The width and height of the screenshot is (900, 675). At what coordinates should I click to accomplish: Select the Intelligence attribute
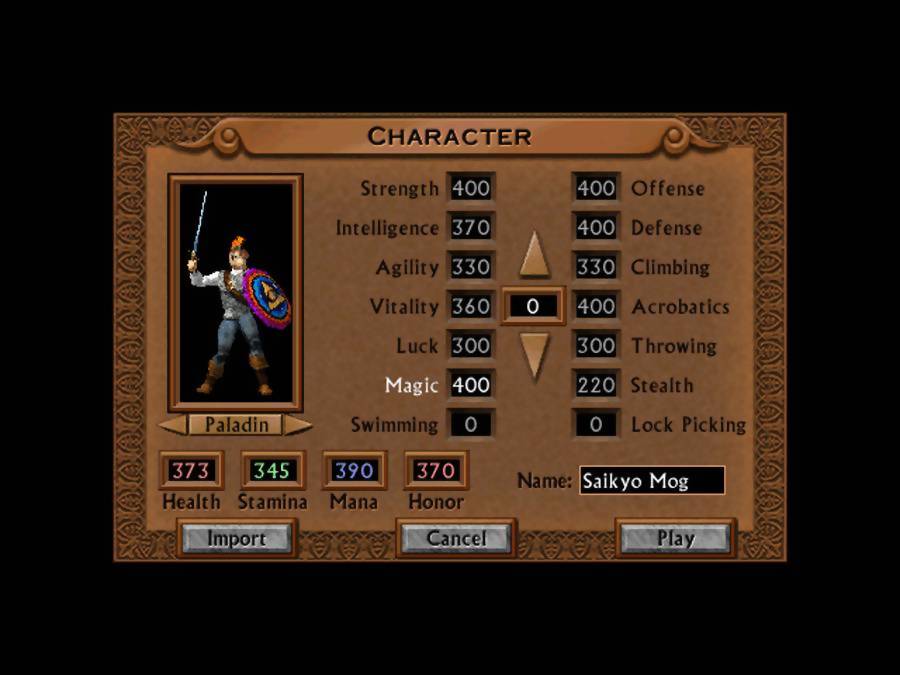[387, 228]
